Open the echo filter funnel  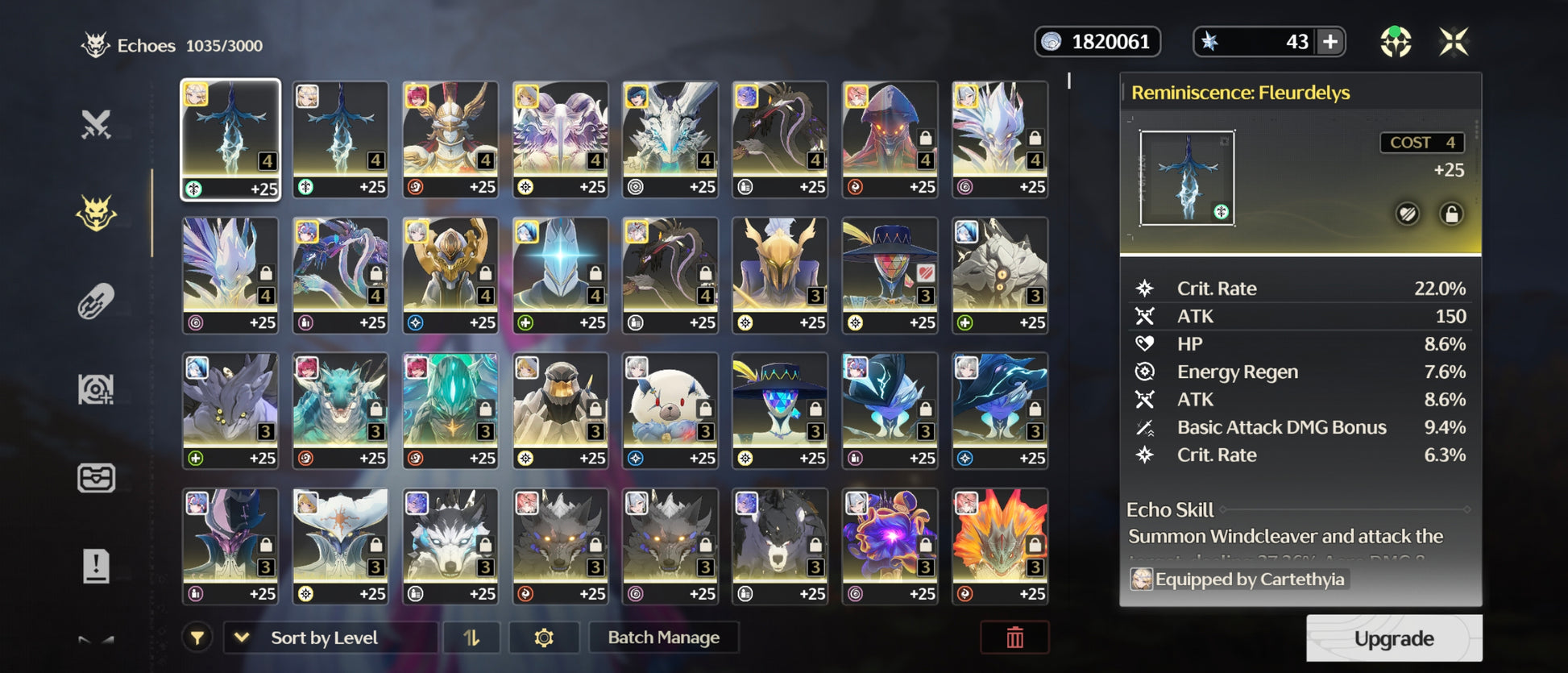coord(197,638)
